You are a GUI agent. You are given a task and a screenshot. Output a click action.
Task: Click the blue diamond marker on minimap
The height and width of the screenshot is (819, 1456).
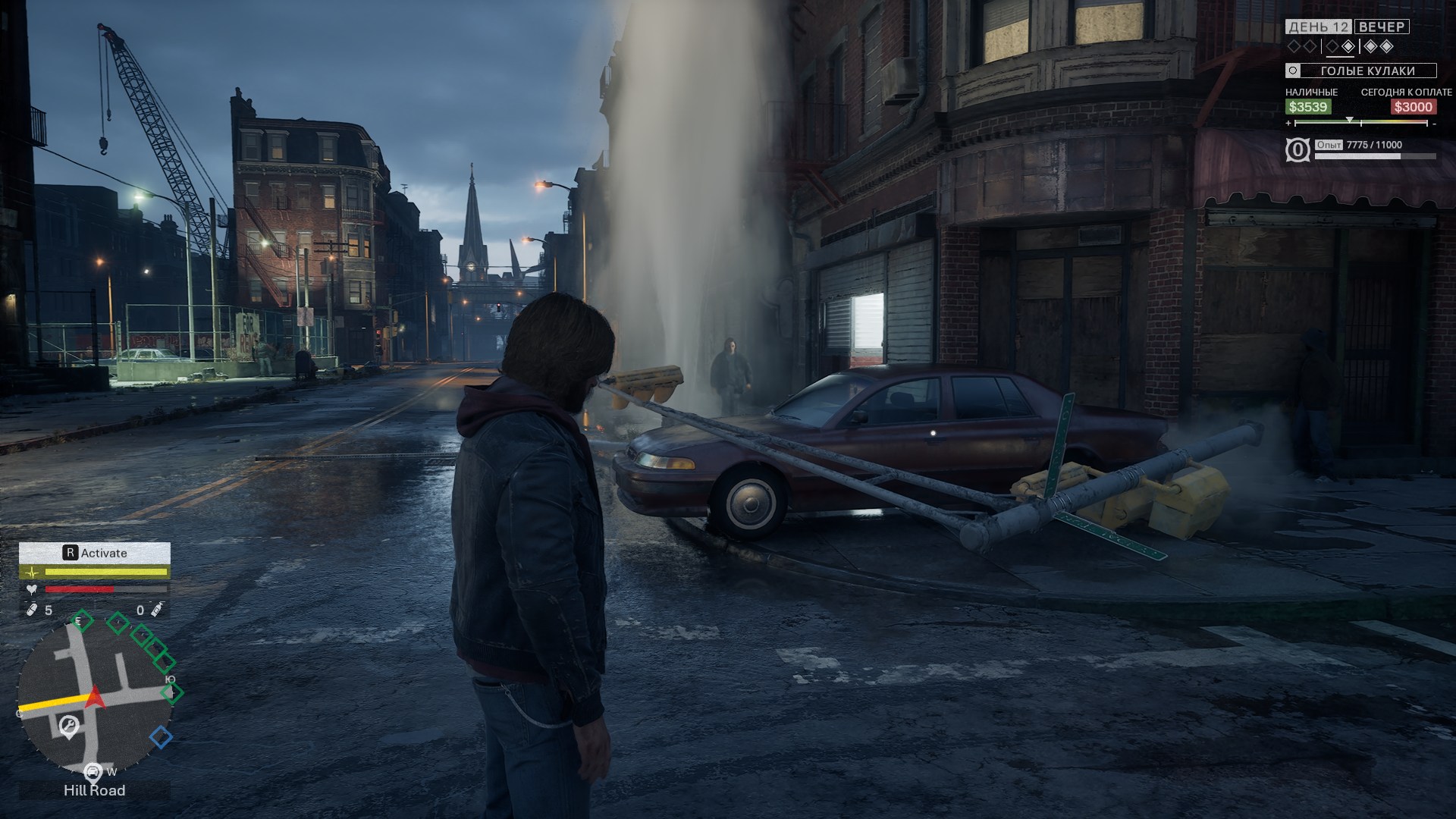tap(160, 736)
